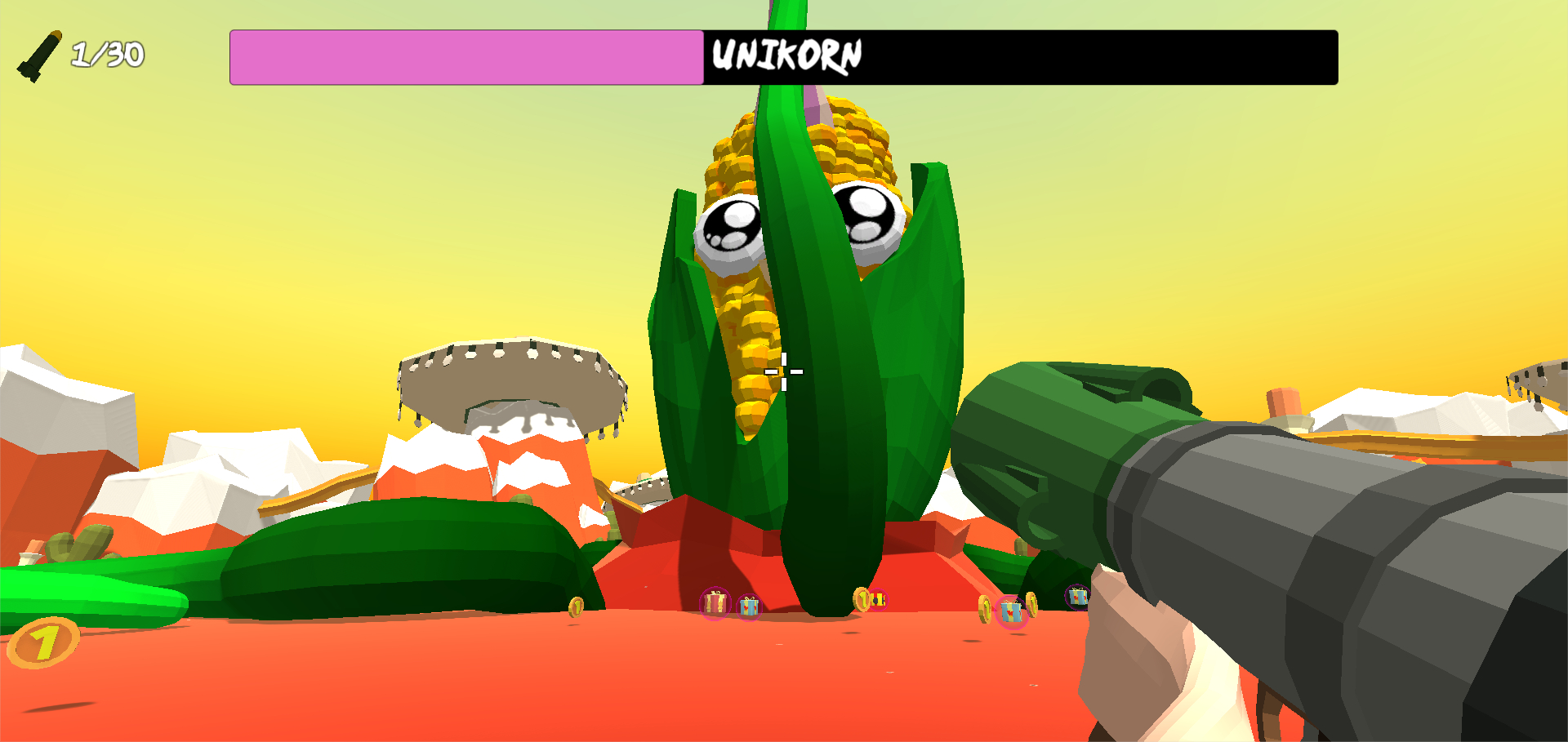Select the 1/30 ammunition counter
Viewport: 1568px width, 742px height.
pos(107,54)
